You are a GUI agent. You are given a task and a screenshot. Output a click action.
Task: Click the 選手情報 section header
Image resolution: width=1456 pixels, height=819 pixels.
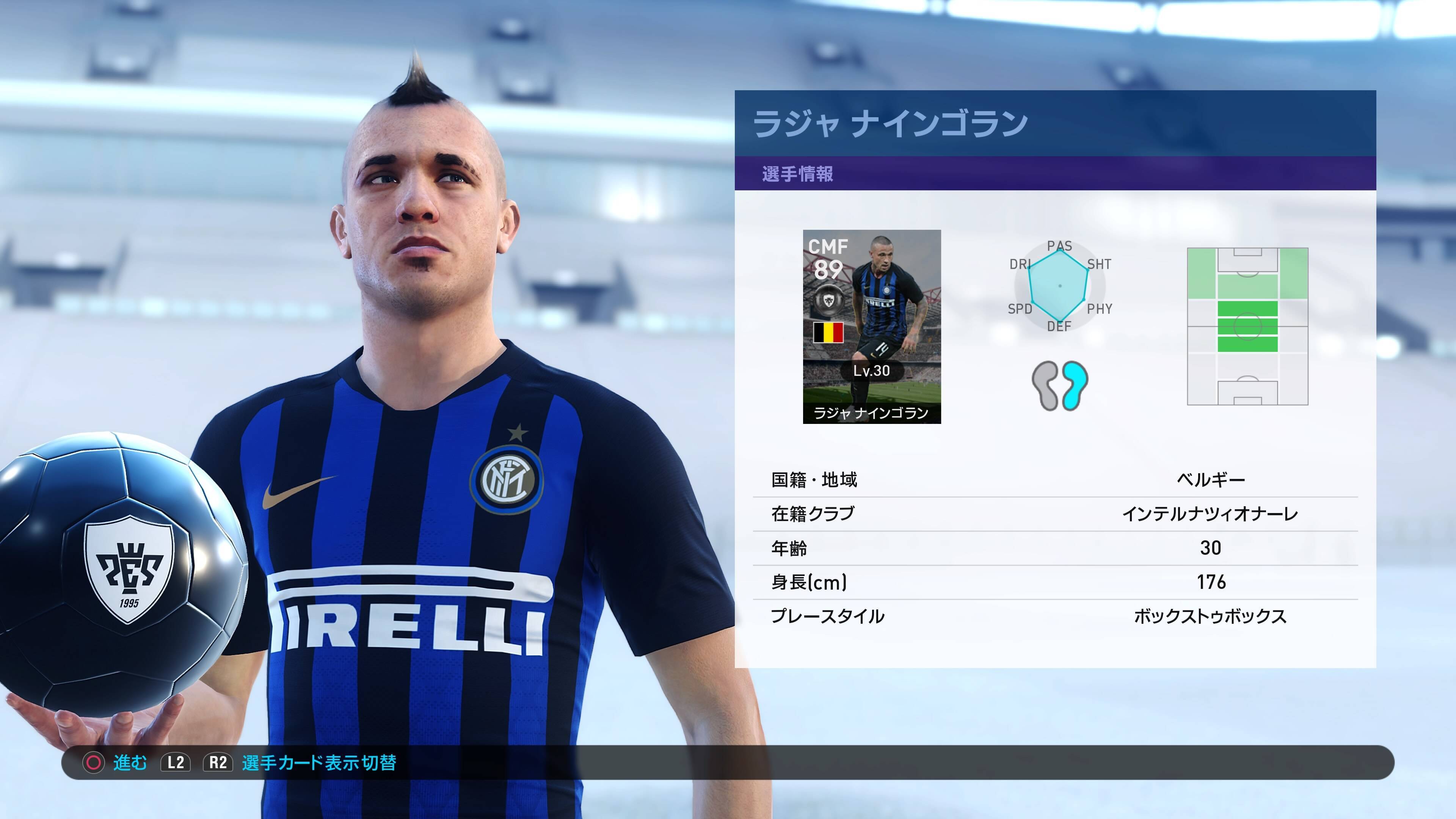[797, 174]
